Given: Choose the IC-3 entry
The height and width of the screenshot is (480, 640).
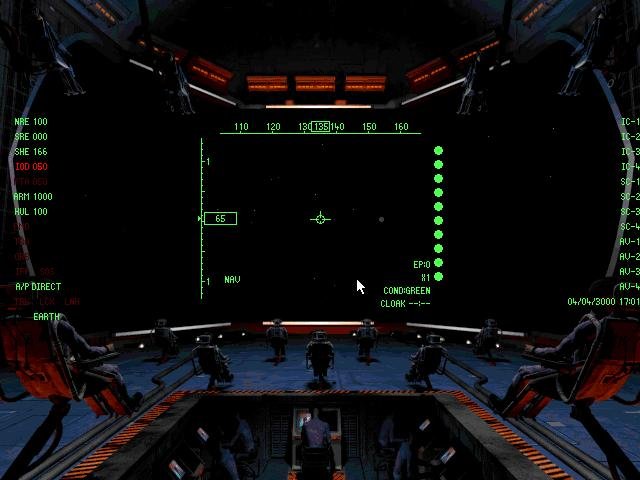Looking at the screenshot, I should (x=630, y=152).
